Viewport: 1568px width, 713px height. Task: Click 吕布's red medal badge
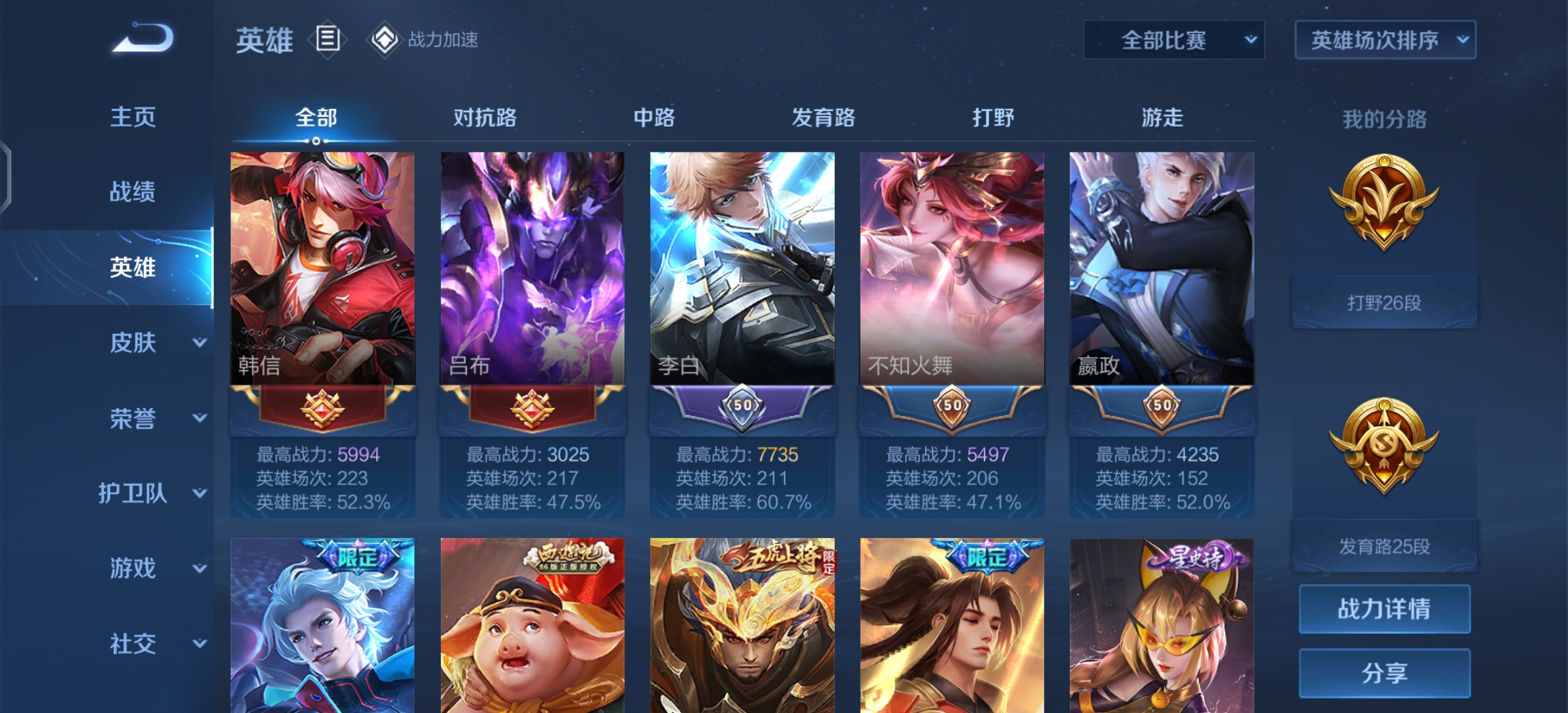[532, 407]
